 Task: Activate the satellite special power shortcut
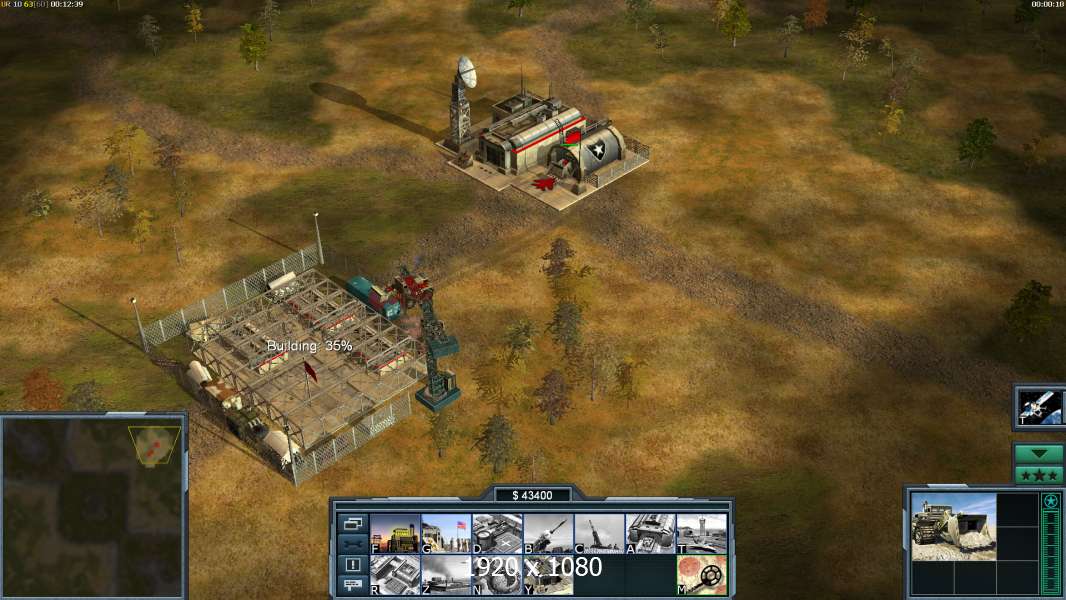[x=1039, y=406]
